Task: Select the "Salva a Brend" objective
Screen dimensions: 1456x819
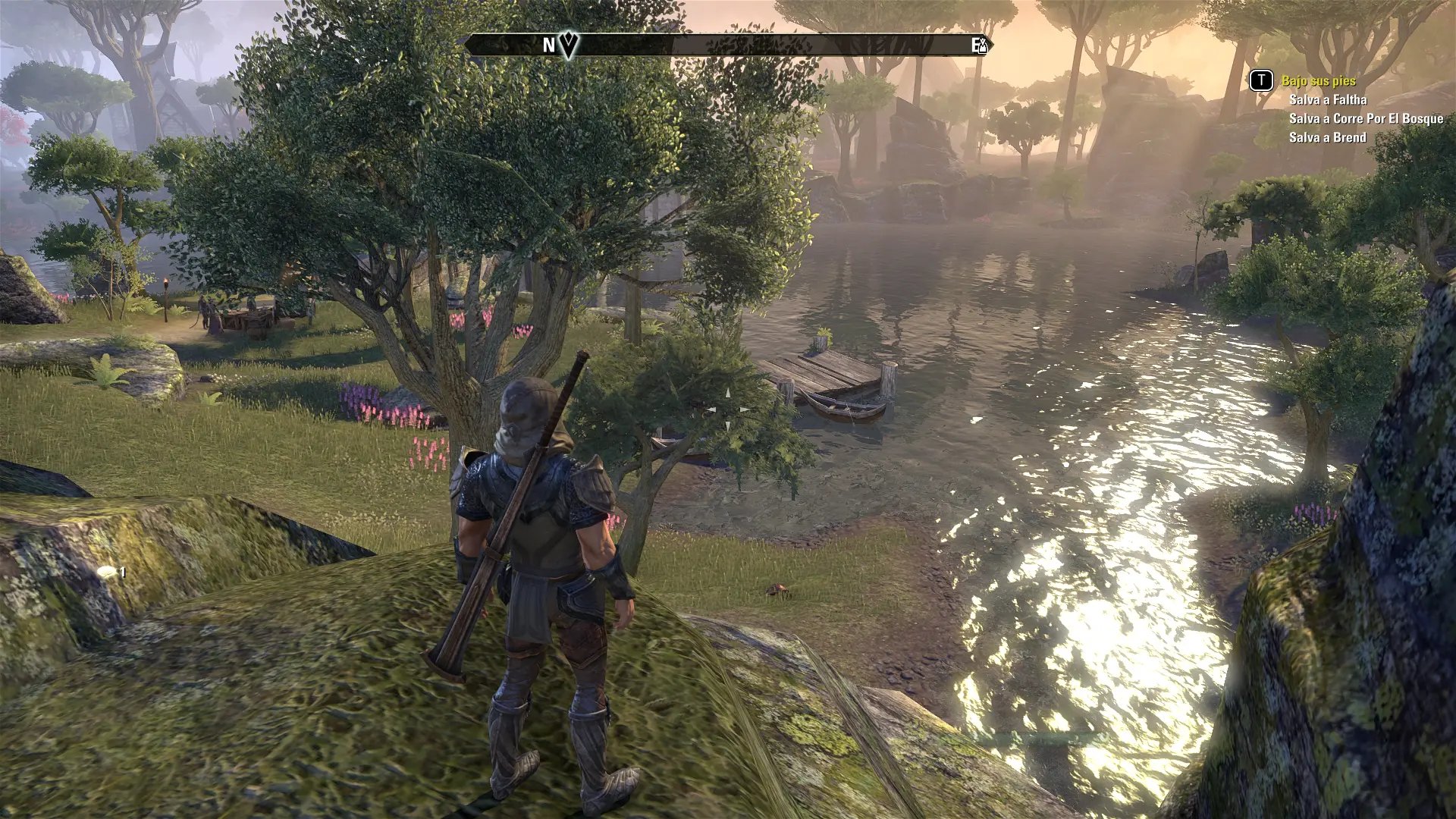Action: tap(1327, 137)
